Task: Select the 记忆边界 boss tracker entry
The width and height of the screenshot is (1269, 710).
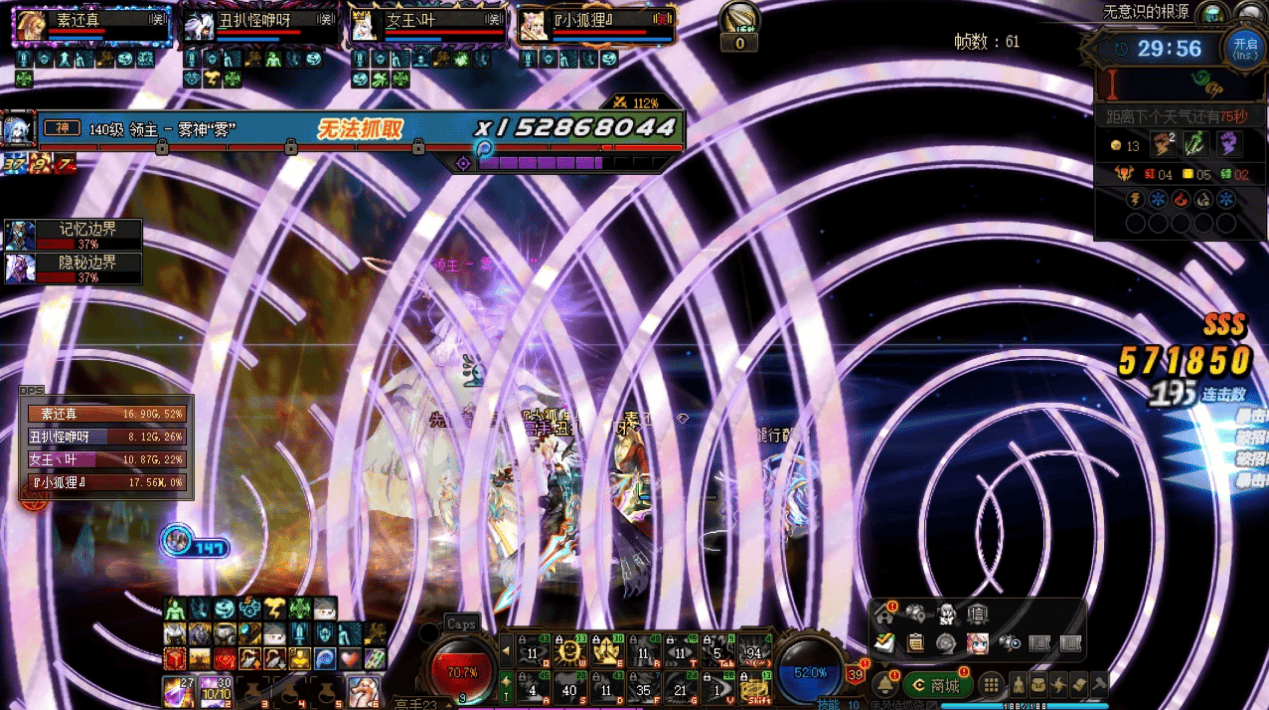Action: pyautogui.click(x=73, y=235)
